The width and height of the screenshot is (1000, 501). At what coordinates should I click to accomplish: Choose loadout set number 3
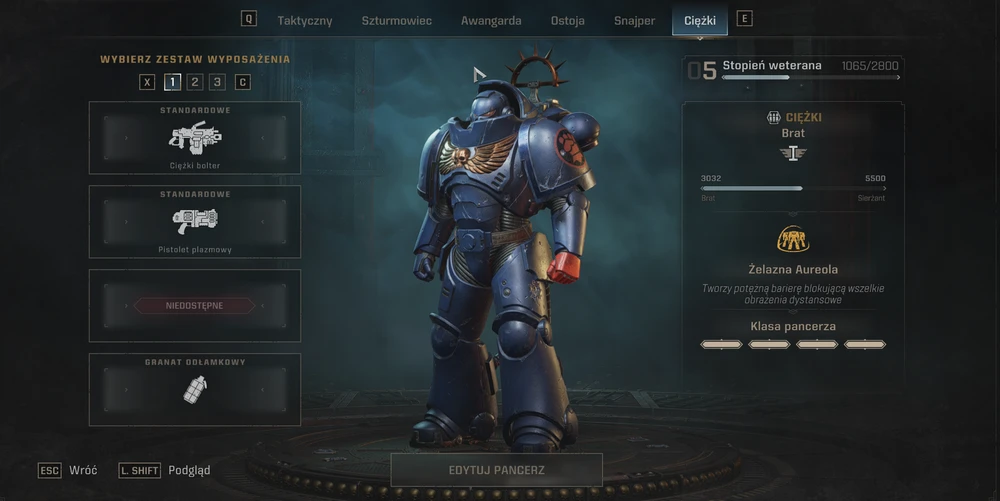click(x=217, y=82)
